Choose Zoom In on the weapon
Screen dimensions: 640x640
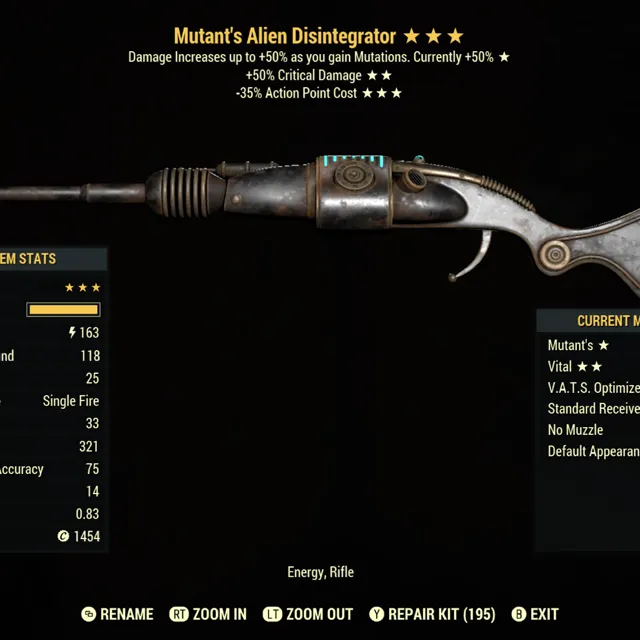point(208,614)
